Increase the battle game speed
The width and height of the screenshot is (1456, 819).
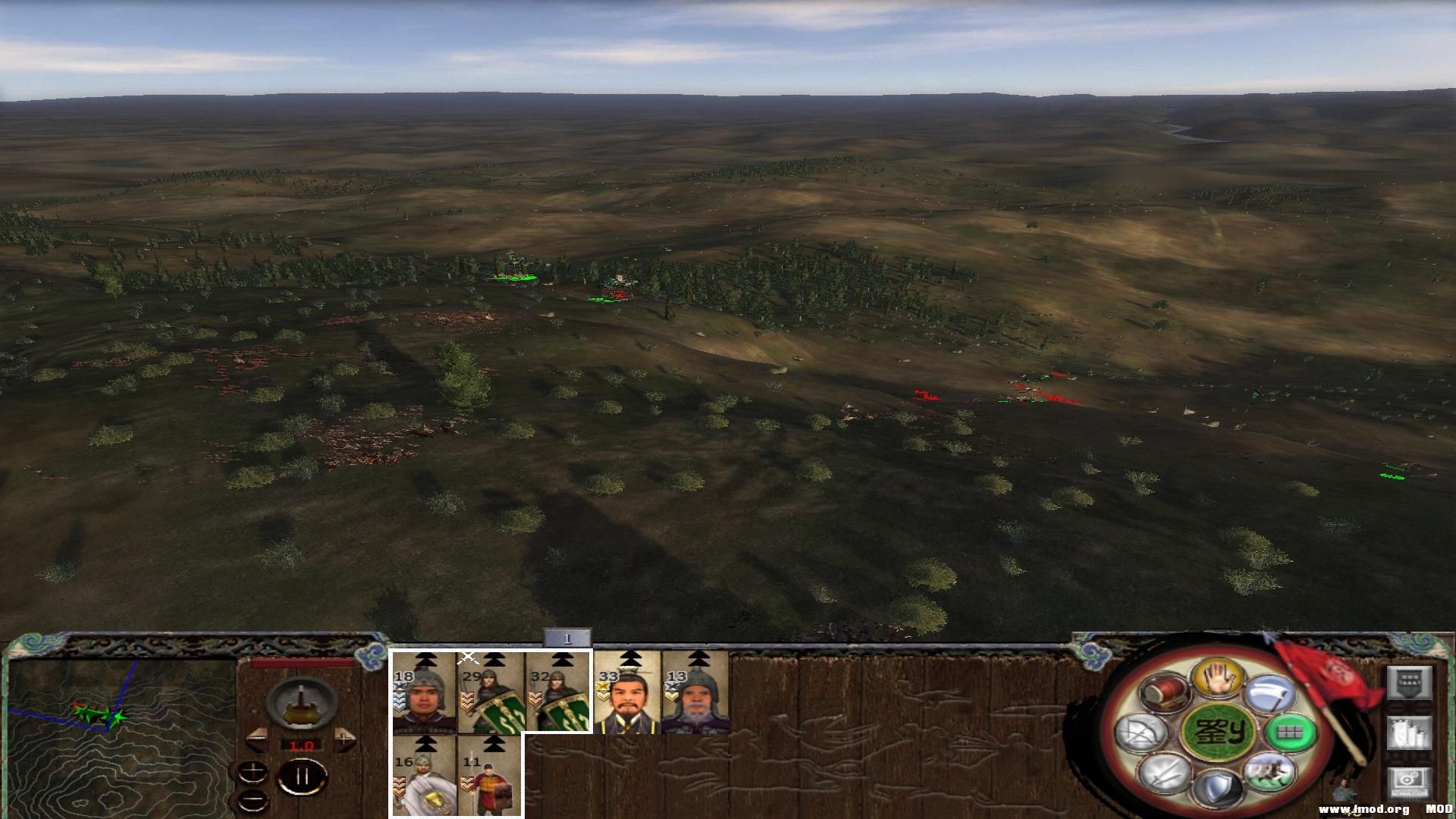(345, 739)
